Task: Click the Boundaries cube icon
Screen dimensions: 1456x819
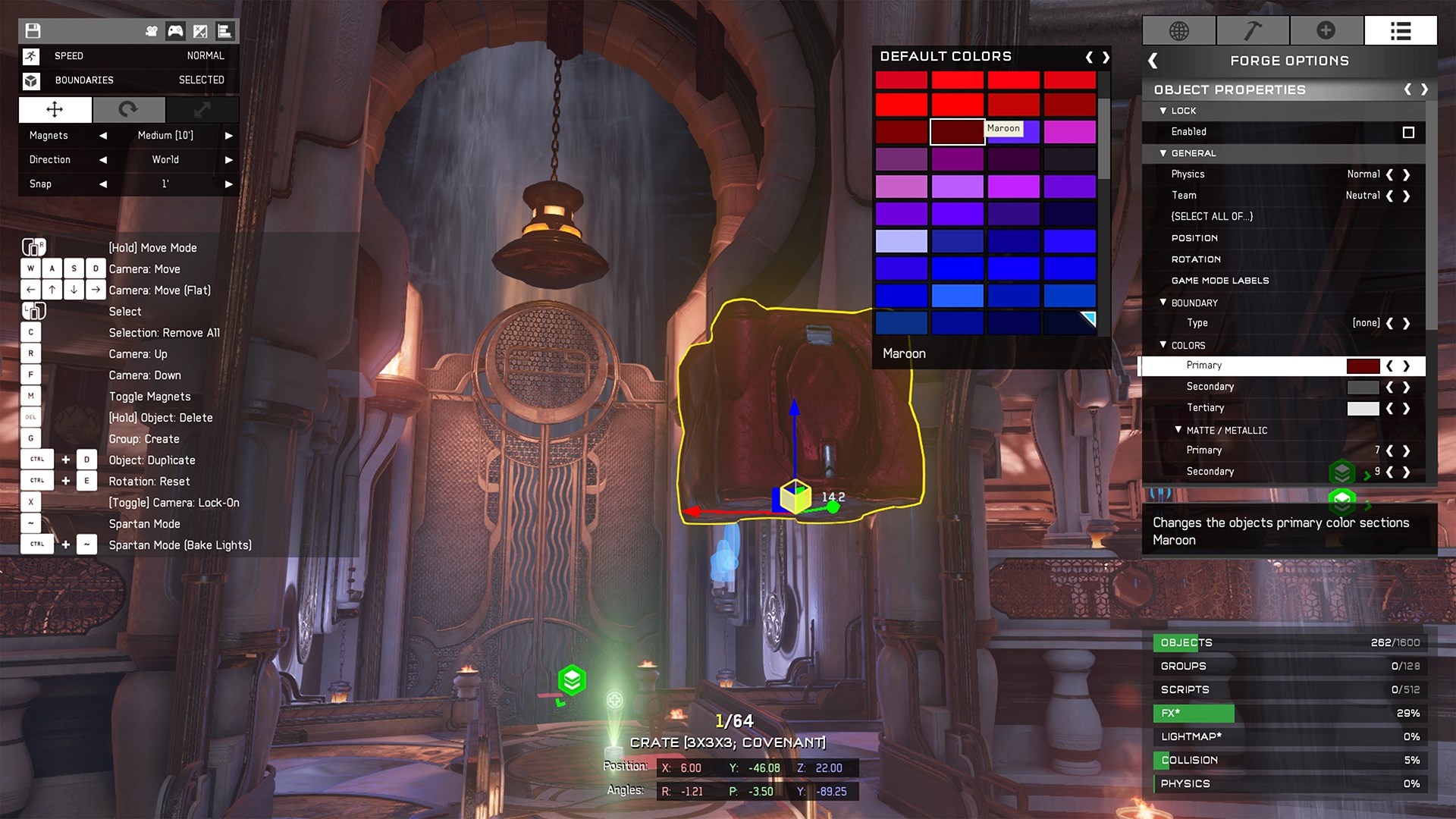Action: click(x=30, y=80)
